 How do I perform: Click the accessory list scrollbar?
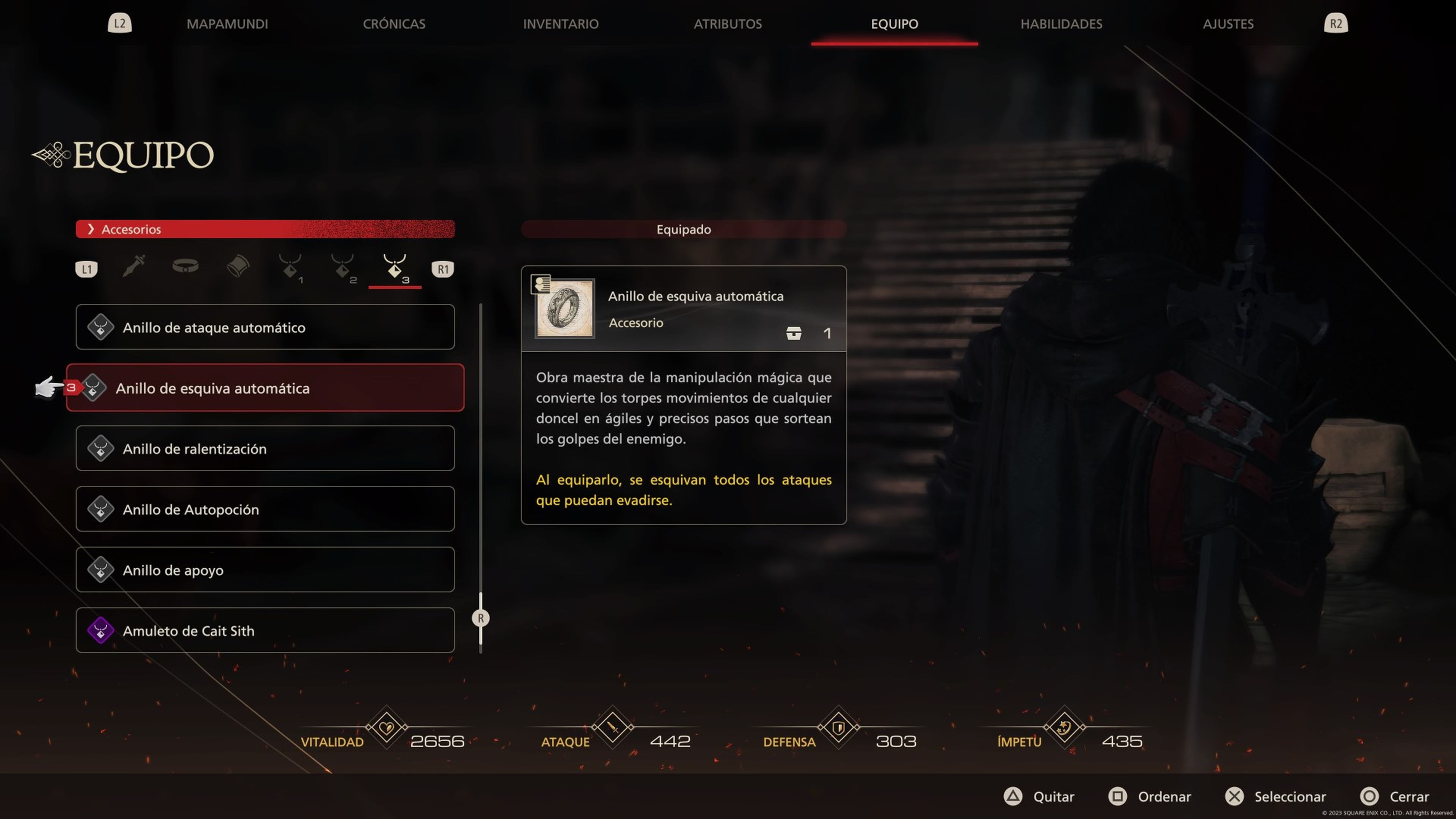[480, 618]
